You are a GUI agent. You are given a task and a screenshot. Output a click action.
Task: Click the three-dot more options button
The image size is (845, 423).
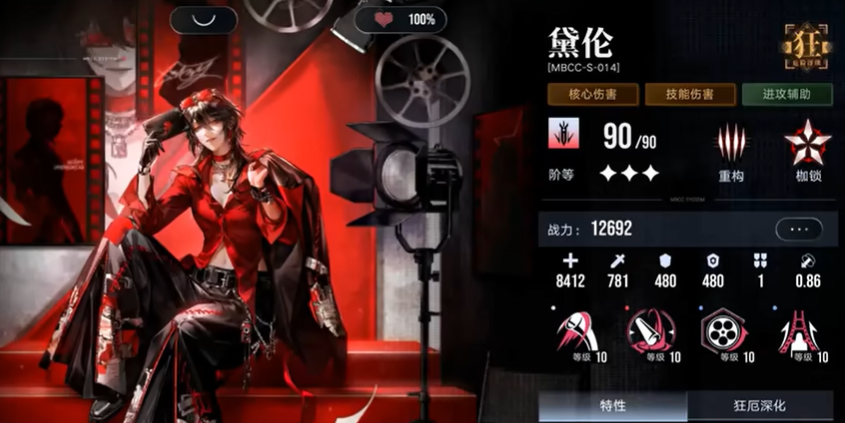[799, 228]
